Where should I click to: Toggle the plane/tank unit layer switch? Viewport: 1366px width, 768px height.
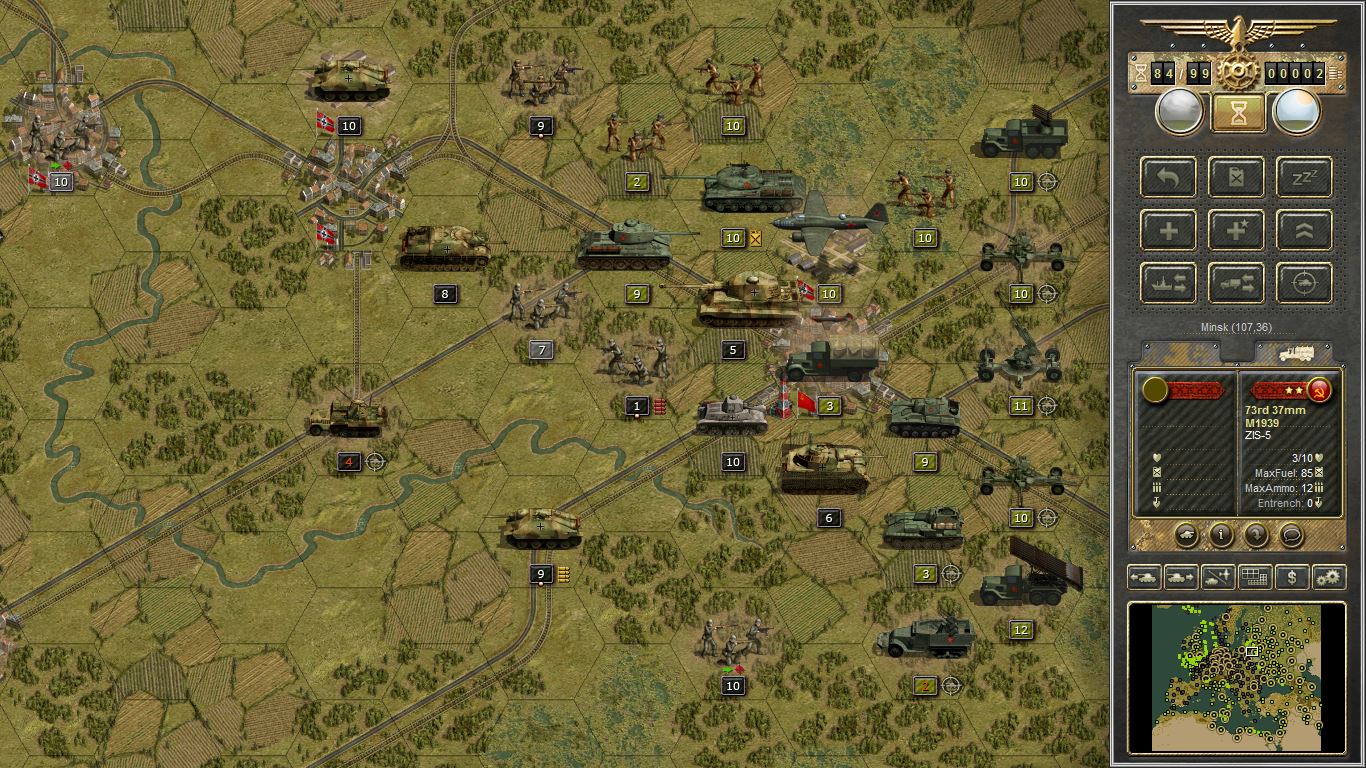pos(1216,577)
